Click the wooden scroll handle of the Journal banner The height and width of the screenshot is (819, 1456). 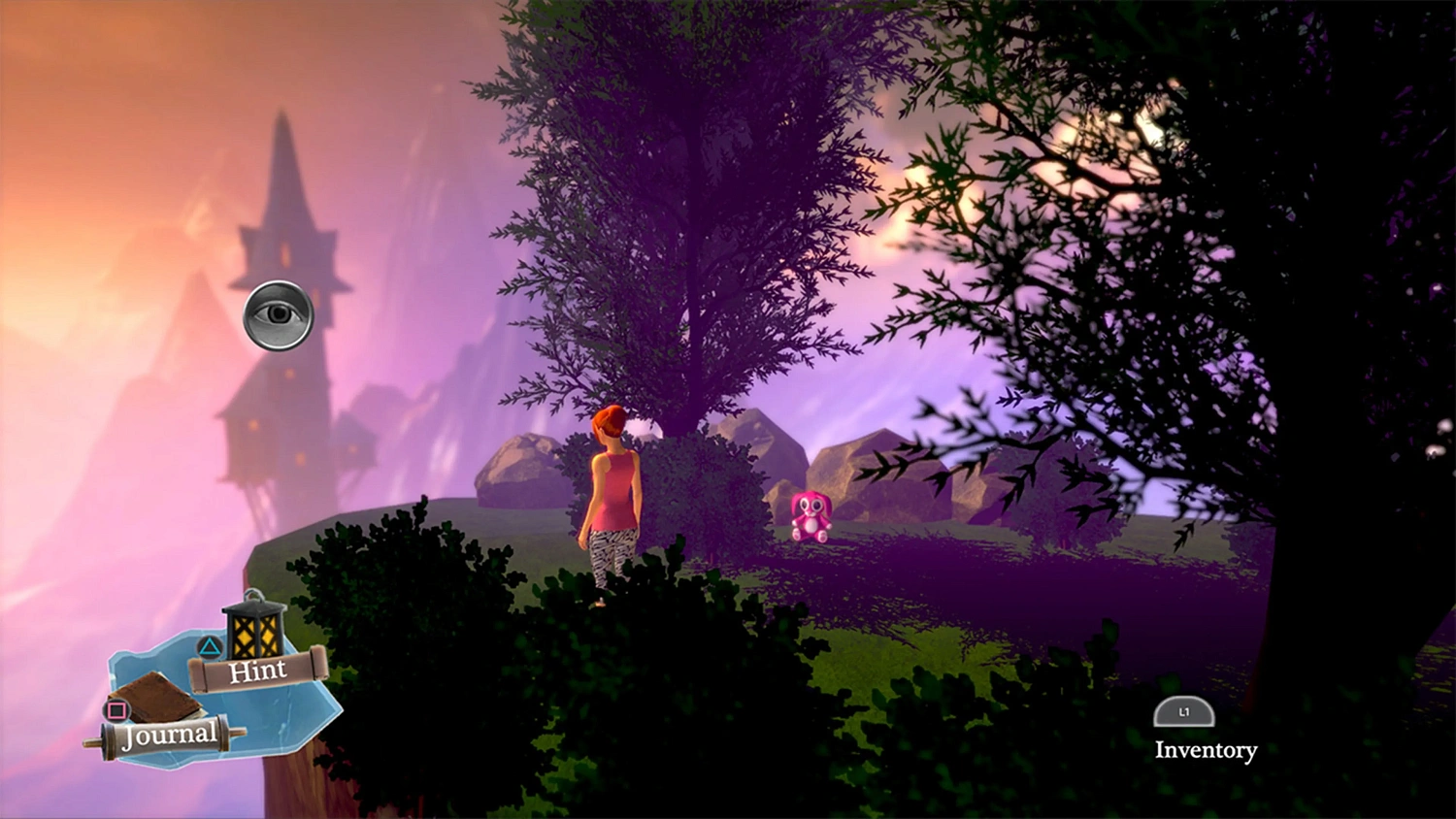click(x=105, y=737)
